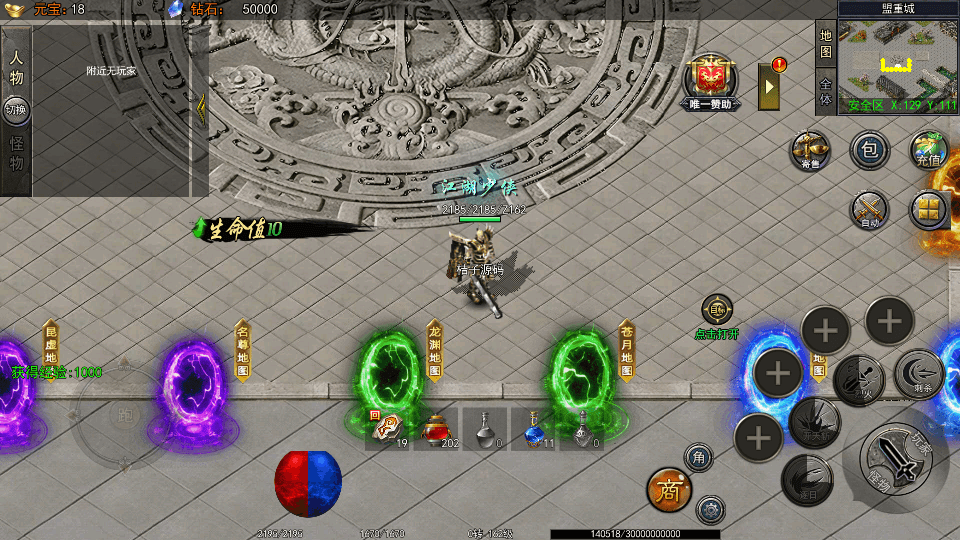This screenshot has height=540, width=960.
Task: Open the 角 character button
Action: (699, 458)
